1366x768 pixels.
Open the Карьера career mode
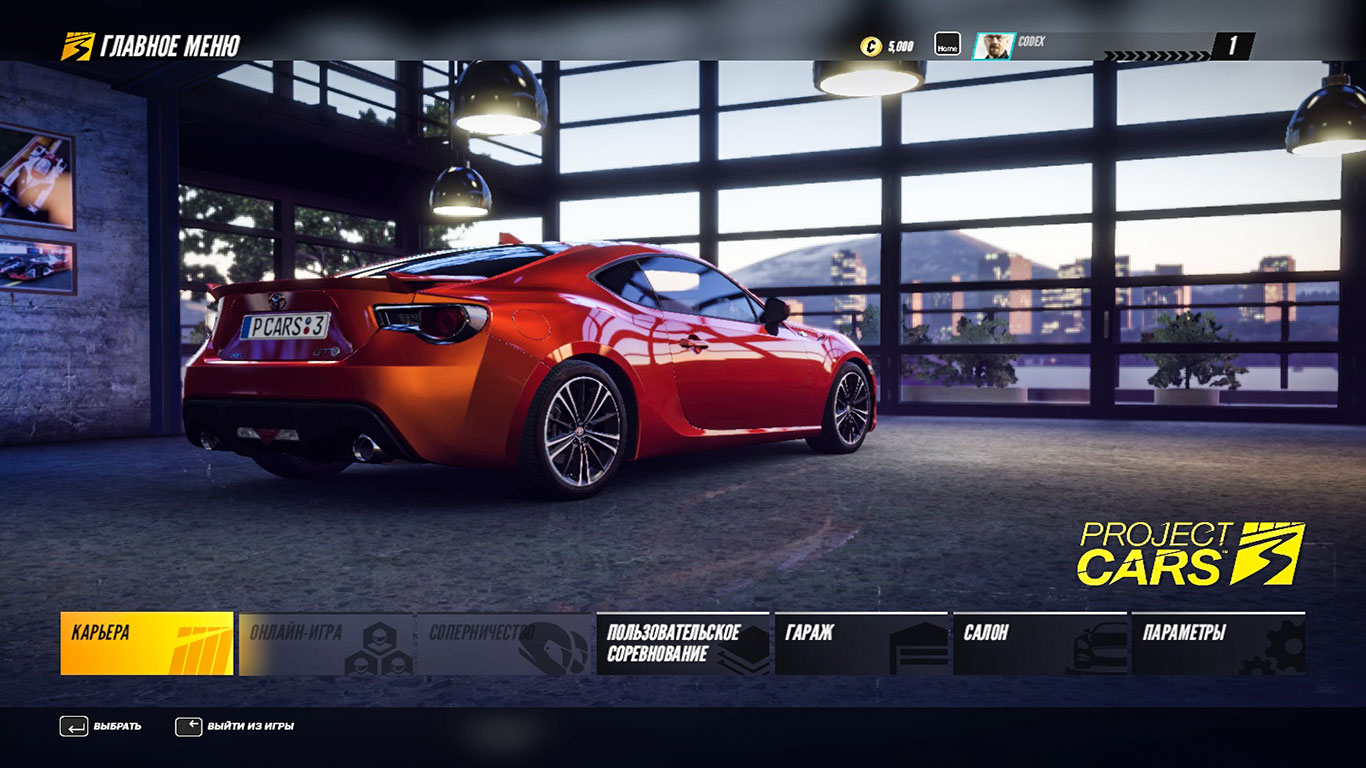tap(147, 643)
